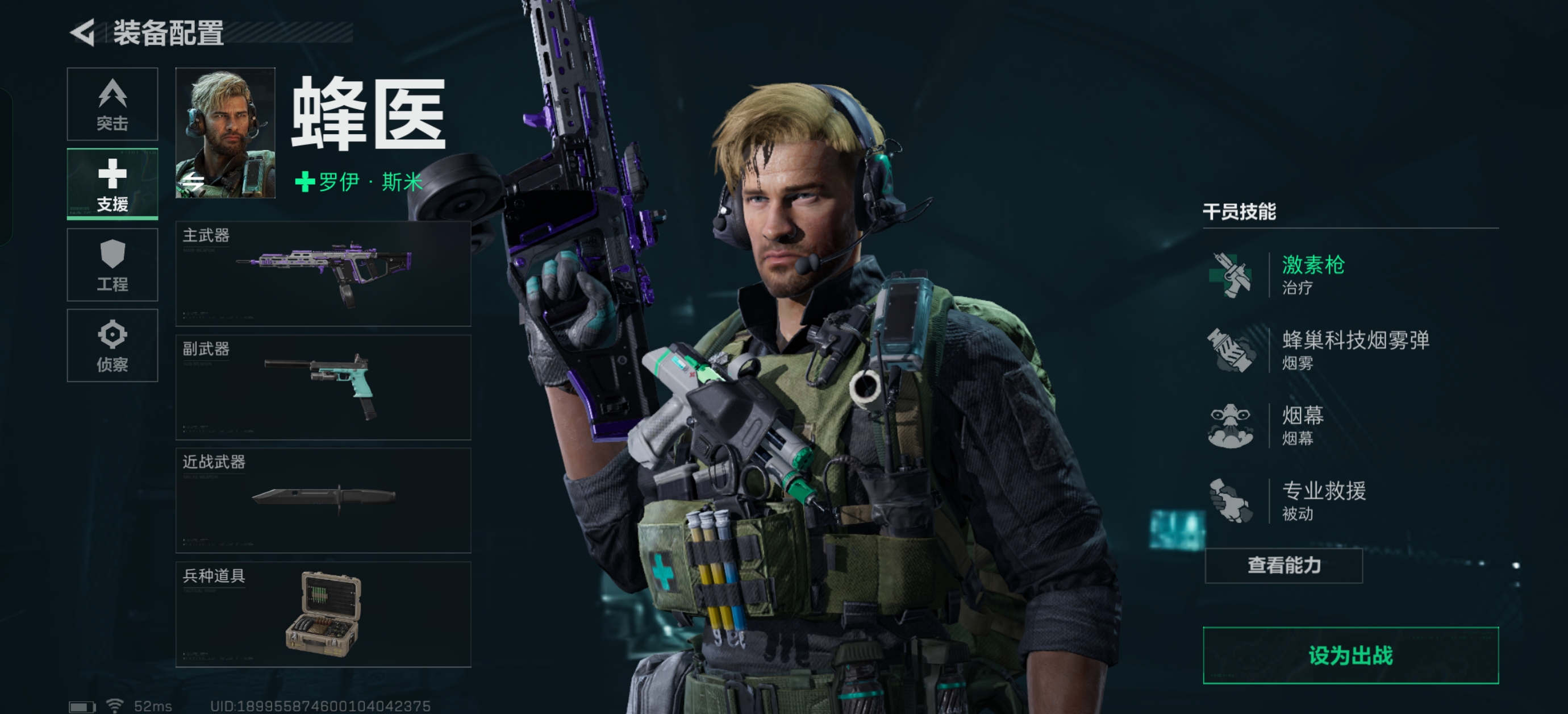Click the 查看能力 button
This screenshot has height=714, width=1568.
(x=1283, y=566)
